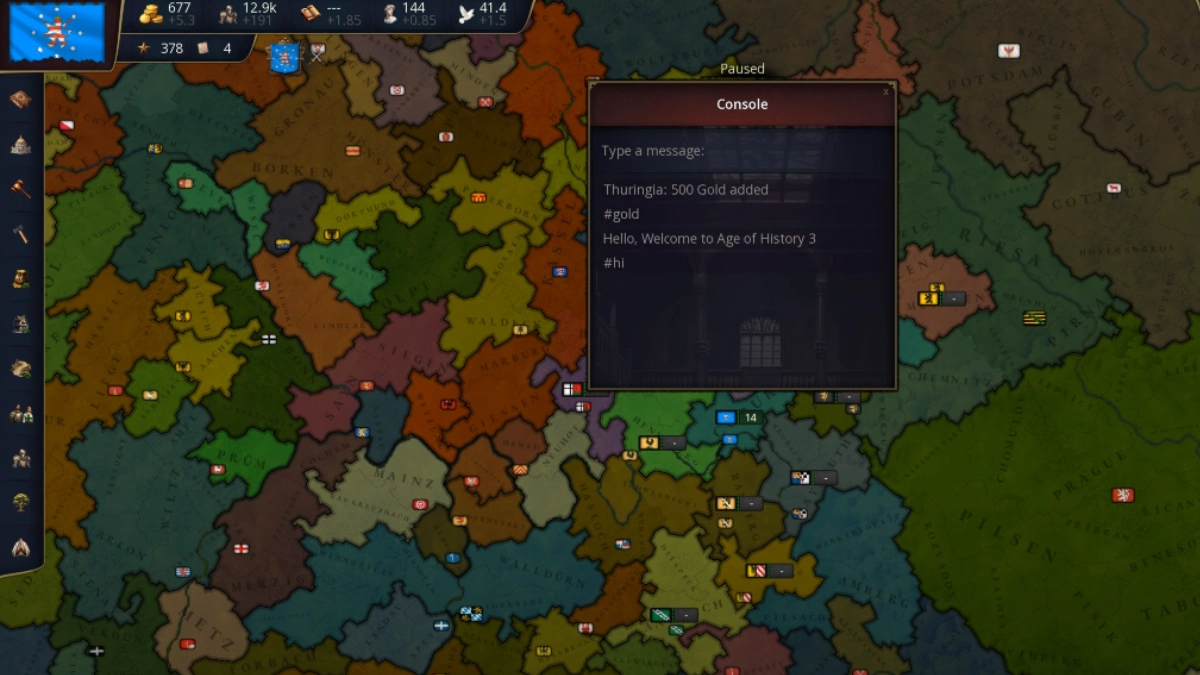Screen dimensions: 1200x675
Task: Open the rolled map sidebar menu
Action: tap(21, 369)
